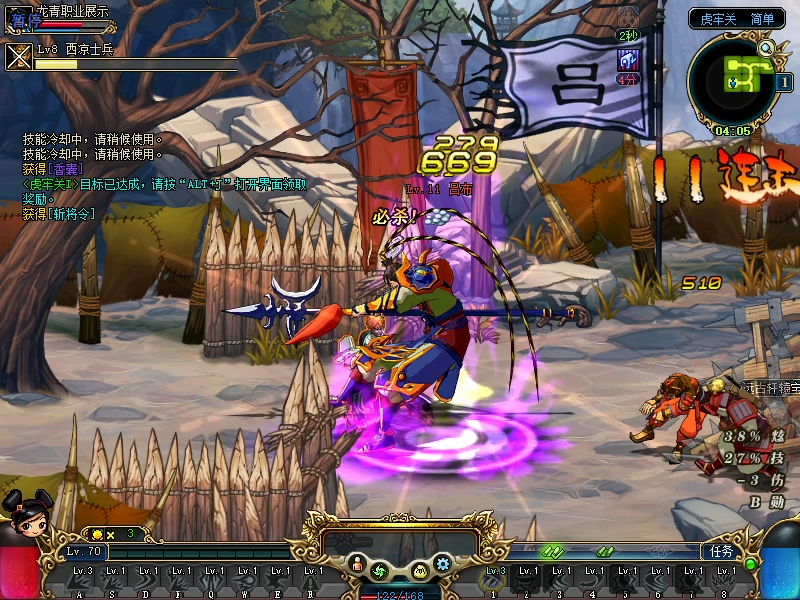The width and height of the screenshot is (800, 600).
Task: Click the minimap floor number 1 tab
Action: click(783, 82)
